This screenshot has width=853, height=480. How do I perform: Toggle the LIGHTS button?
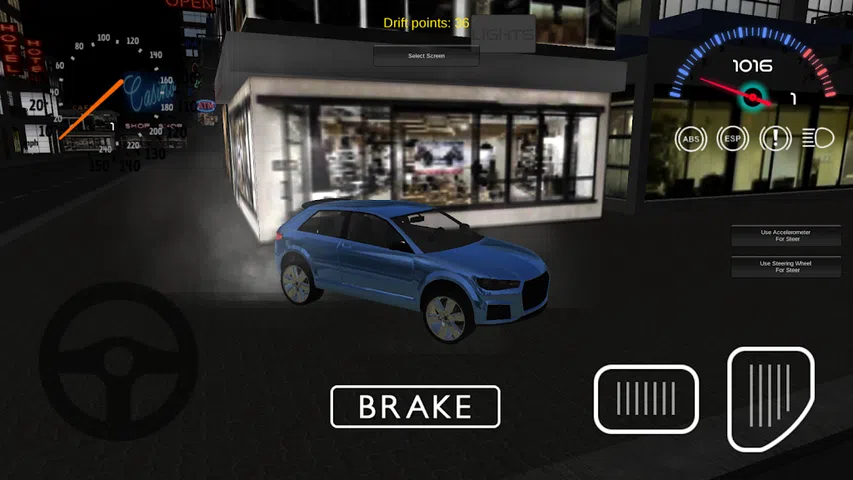[503, 33]
